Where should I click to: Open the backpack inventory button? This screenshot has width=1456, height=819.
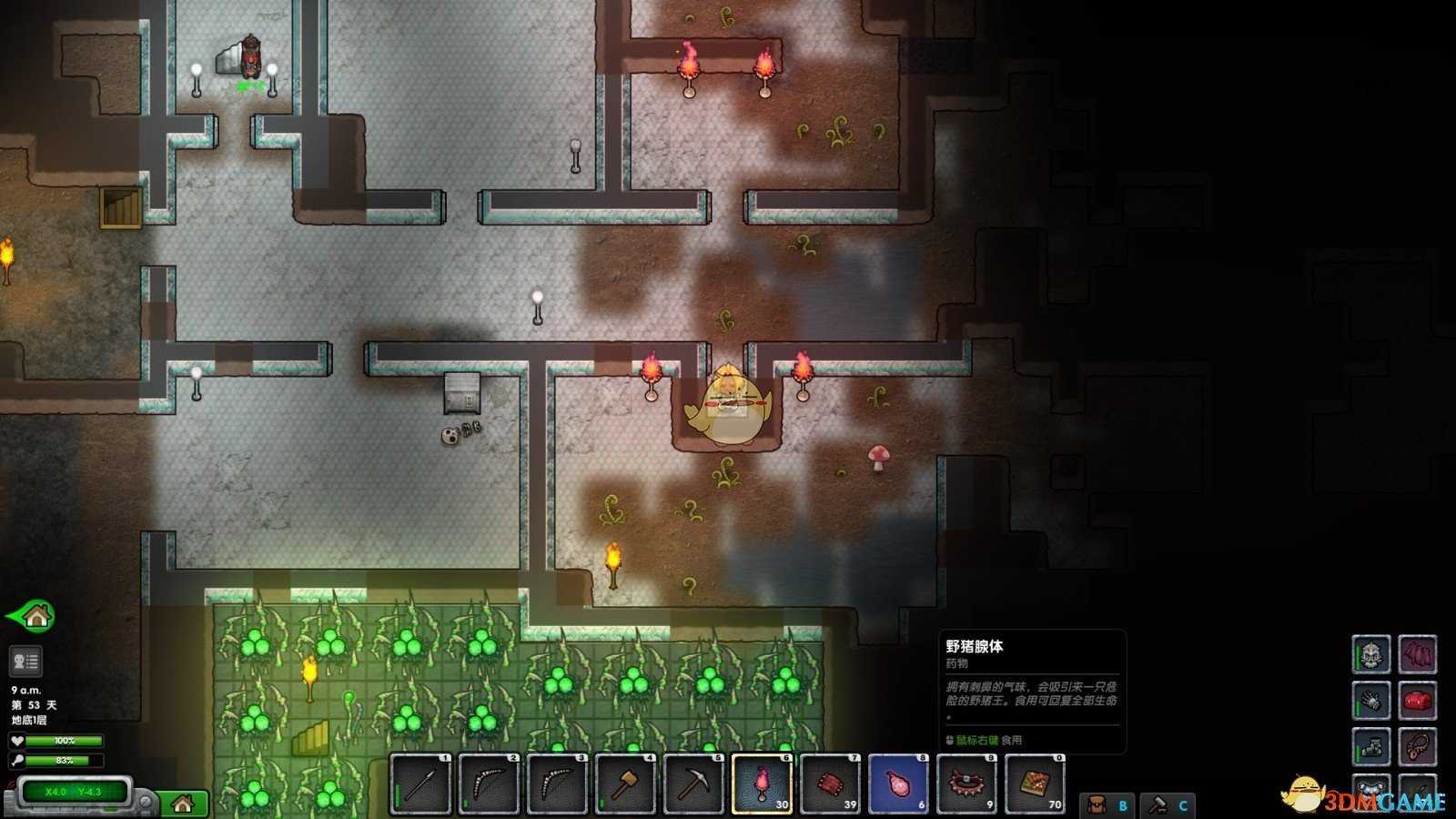[x=1107, y=805]
